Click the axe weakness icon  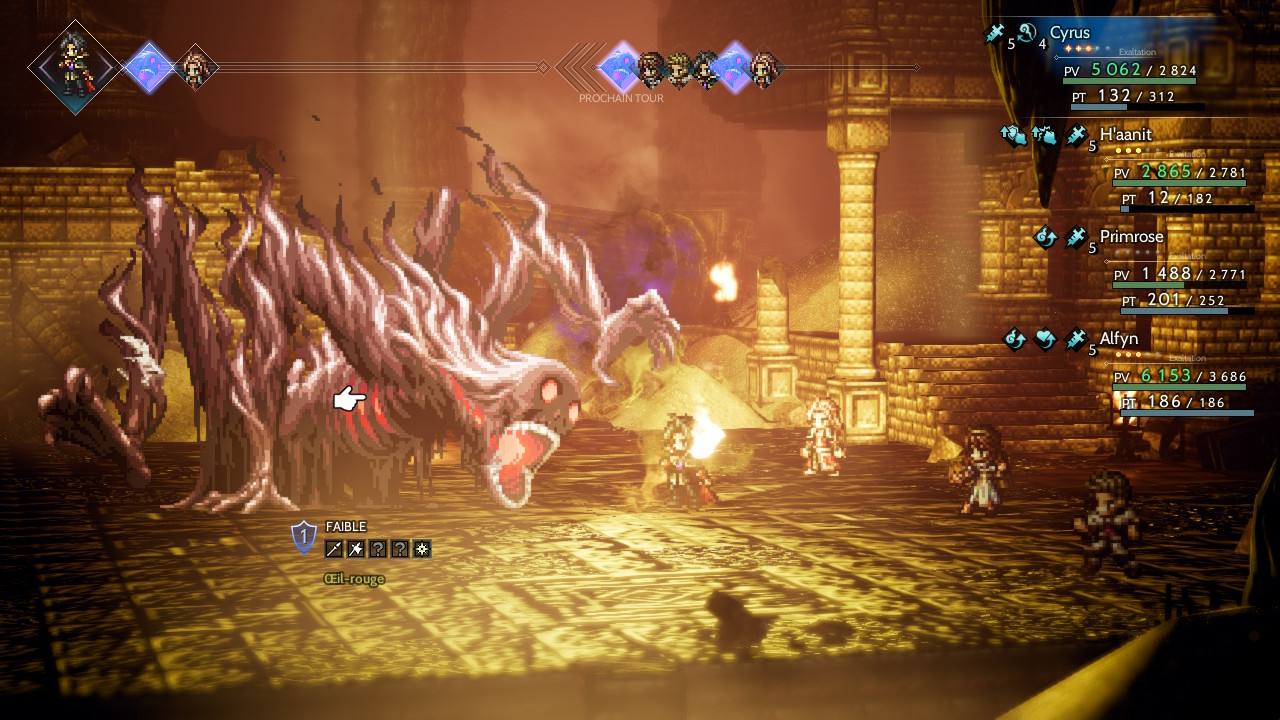point(356,549)
